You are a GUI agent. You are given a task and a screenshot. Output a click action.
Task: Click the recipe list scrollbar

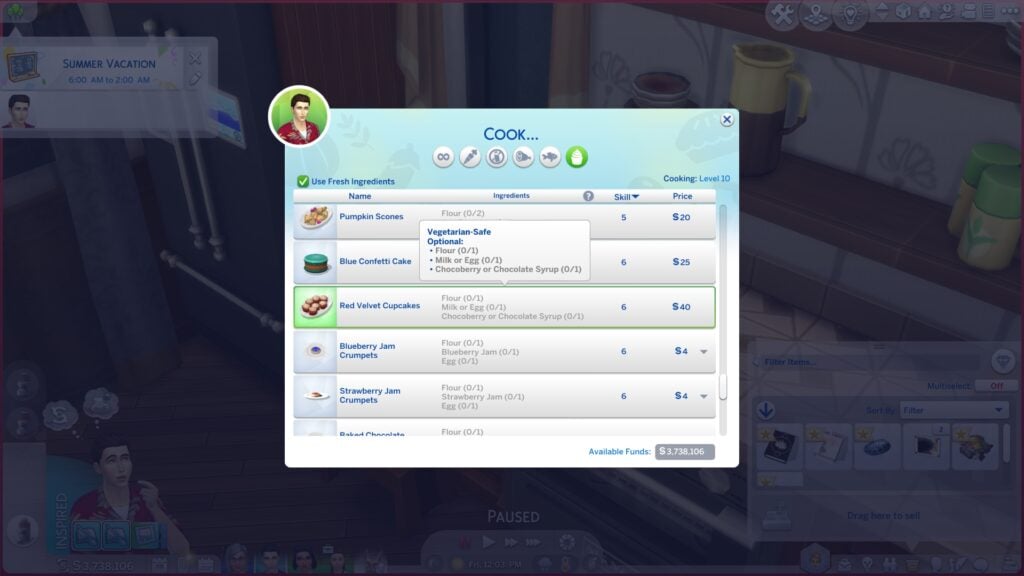(723, 300)
